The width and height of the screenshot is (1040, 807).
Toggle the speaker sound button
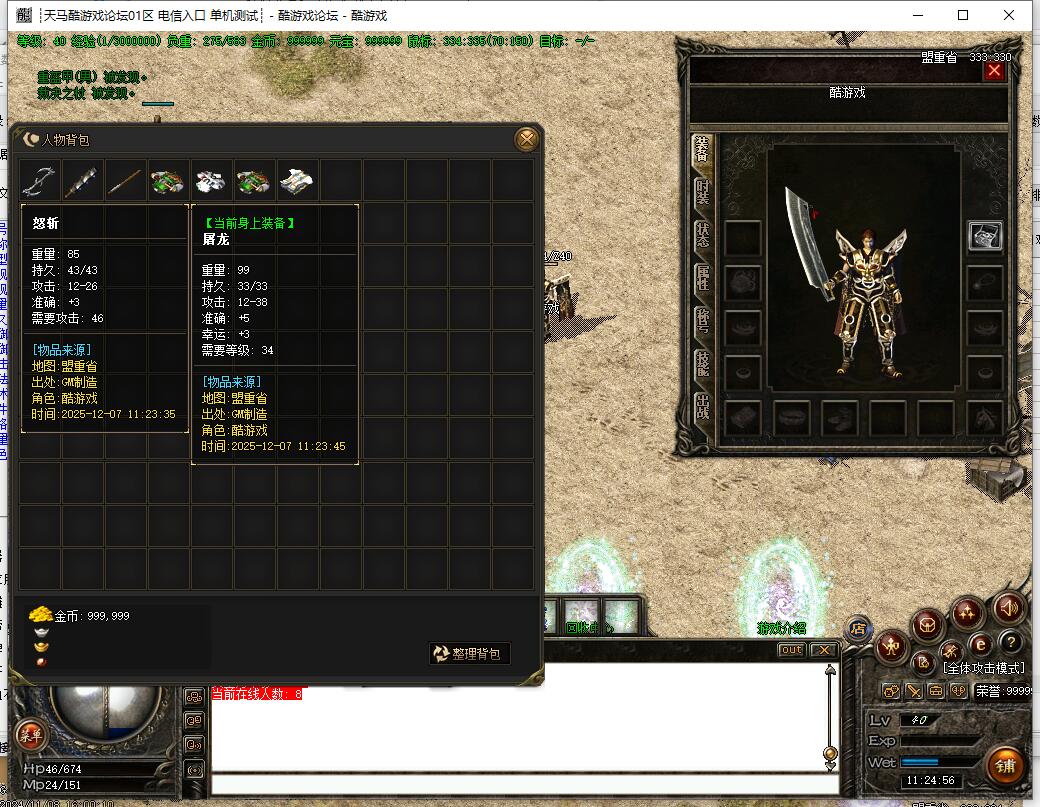[x=1008, y=607]
